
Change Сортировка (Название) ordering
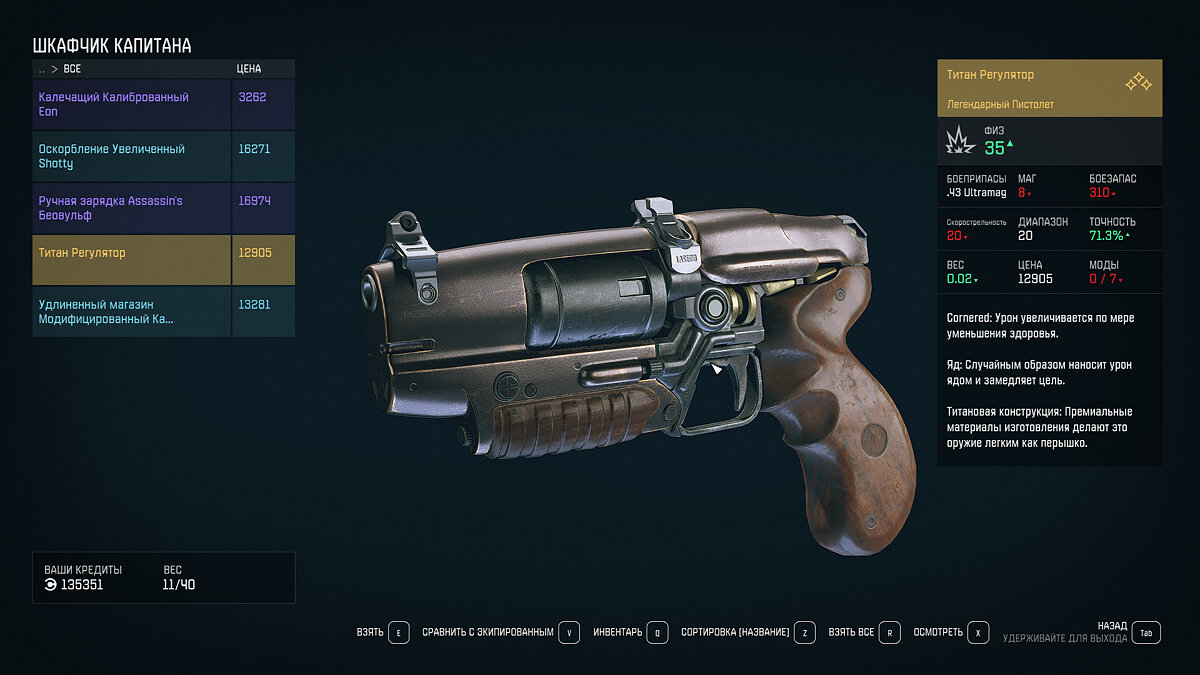(x=748, y=633)
